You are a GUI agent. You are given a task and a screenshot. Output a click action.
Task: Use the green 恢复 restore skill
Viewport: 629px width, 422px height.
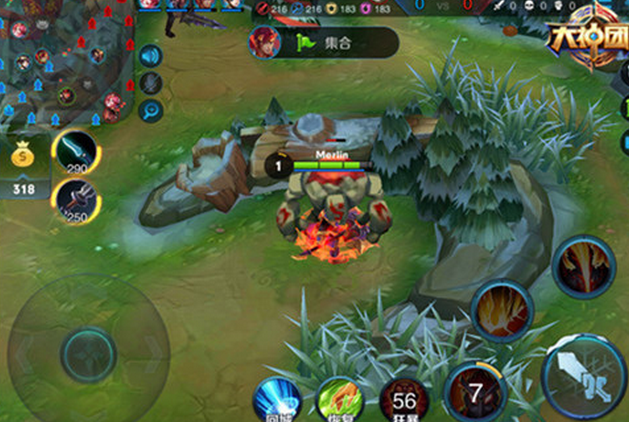[338, 400]
